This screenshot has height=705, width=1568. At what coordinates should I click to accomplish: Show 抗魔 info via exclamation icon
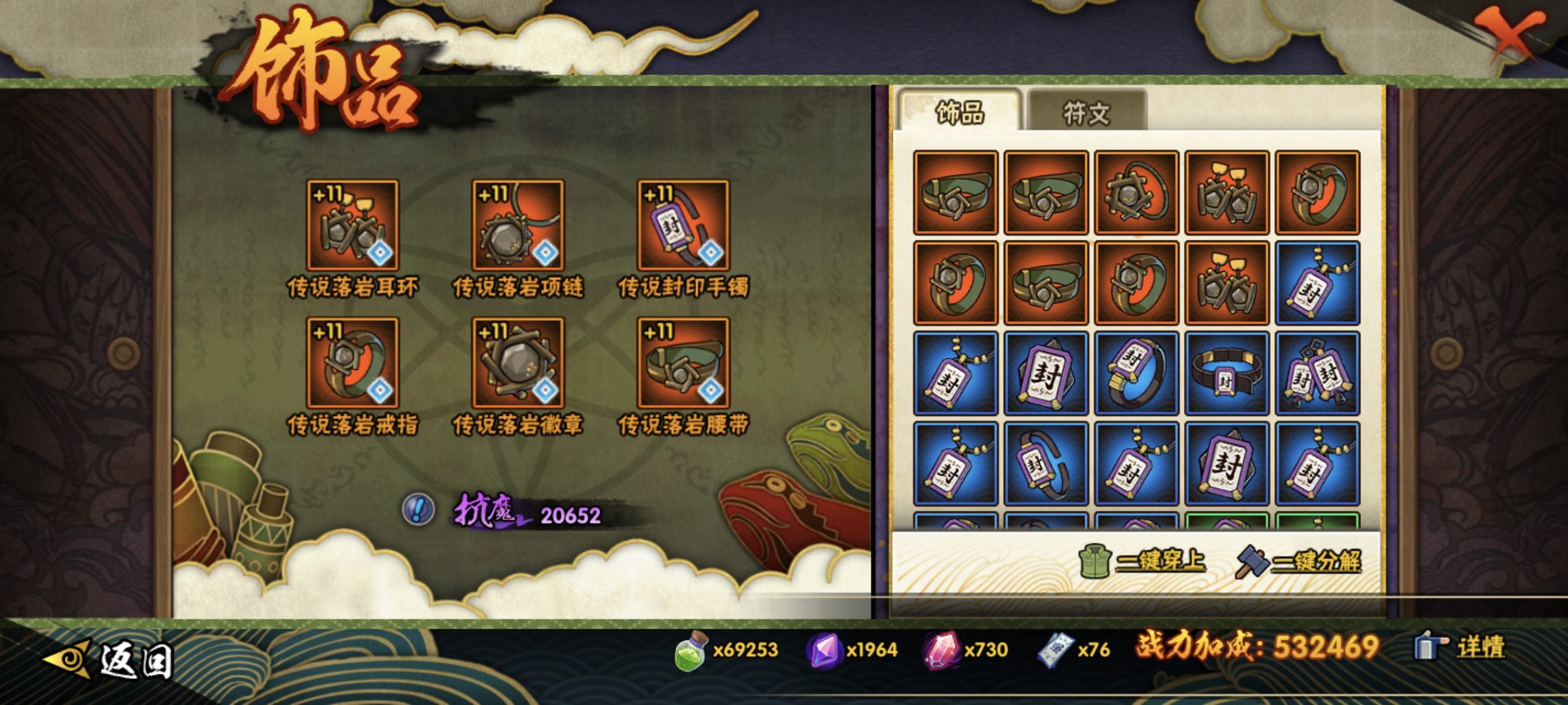tap(418, 509)
